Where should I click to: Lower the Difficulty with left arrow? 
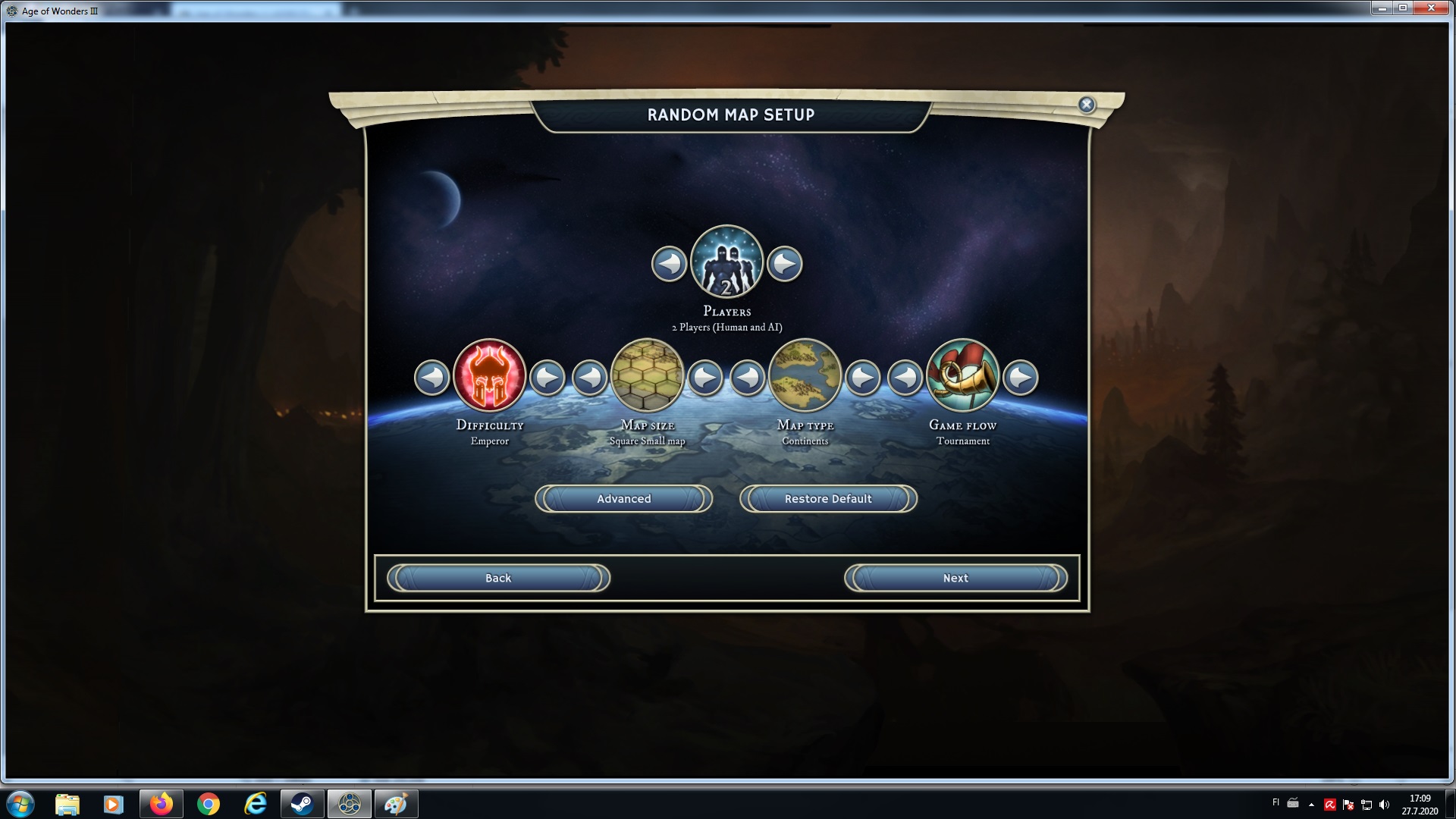click(432, 377)
